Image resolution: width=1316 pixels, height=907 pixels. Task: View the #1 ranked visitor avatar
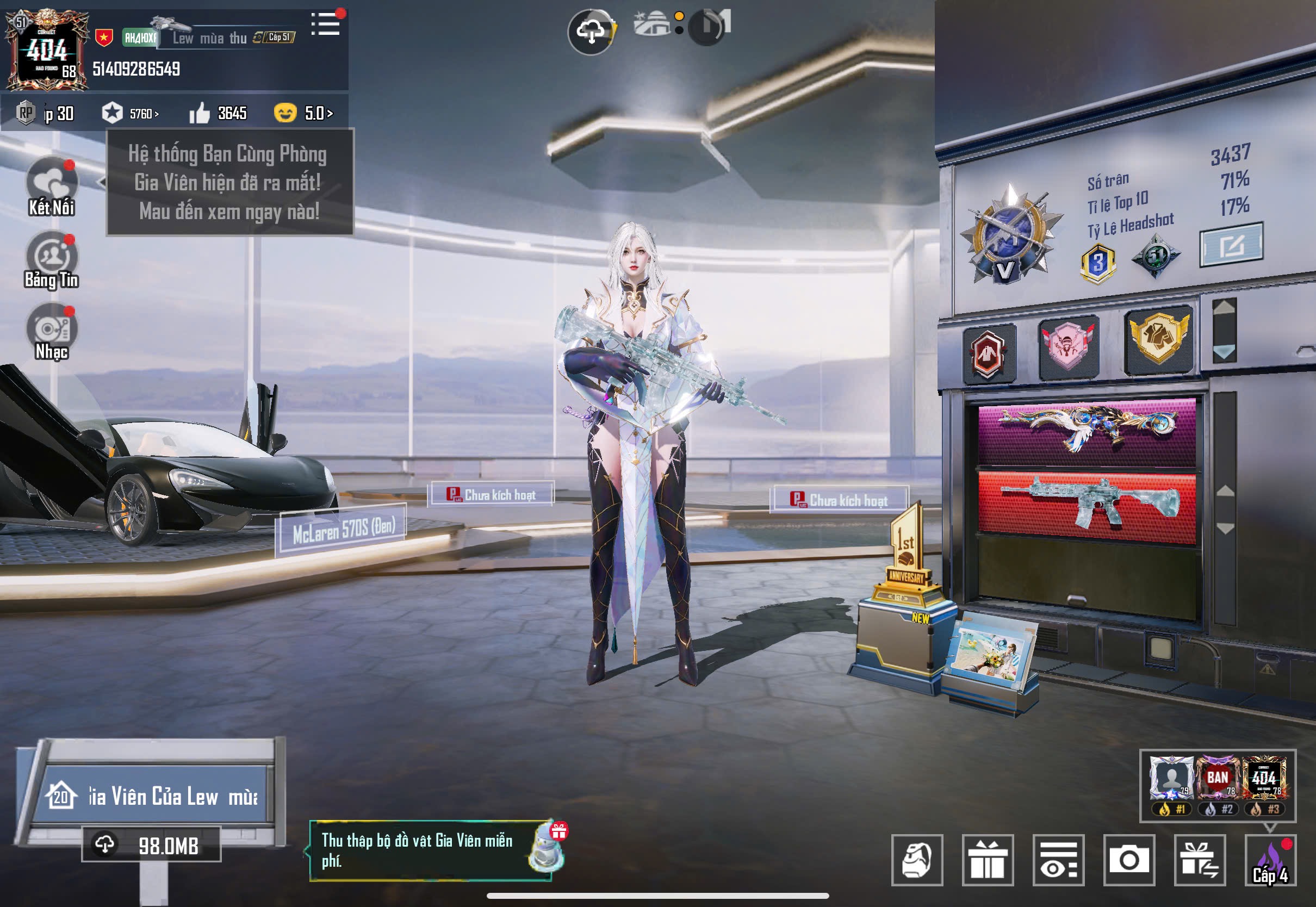(1171, 783)
